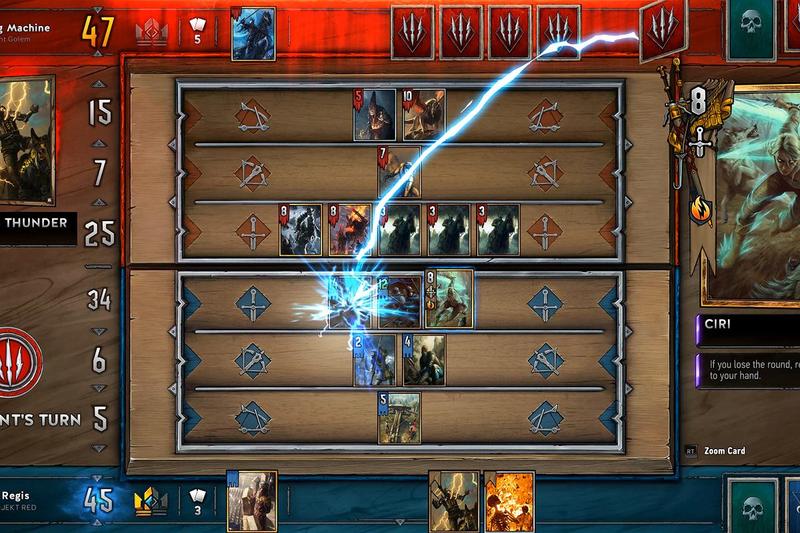Select the opponent's 10-power ranged card

tap(424, 115)
